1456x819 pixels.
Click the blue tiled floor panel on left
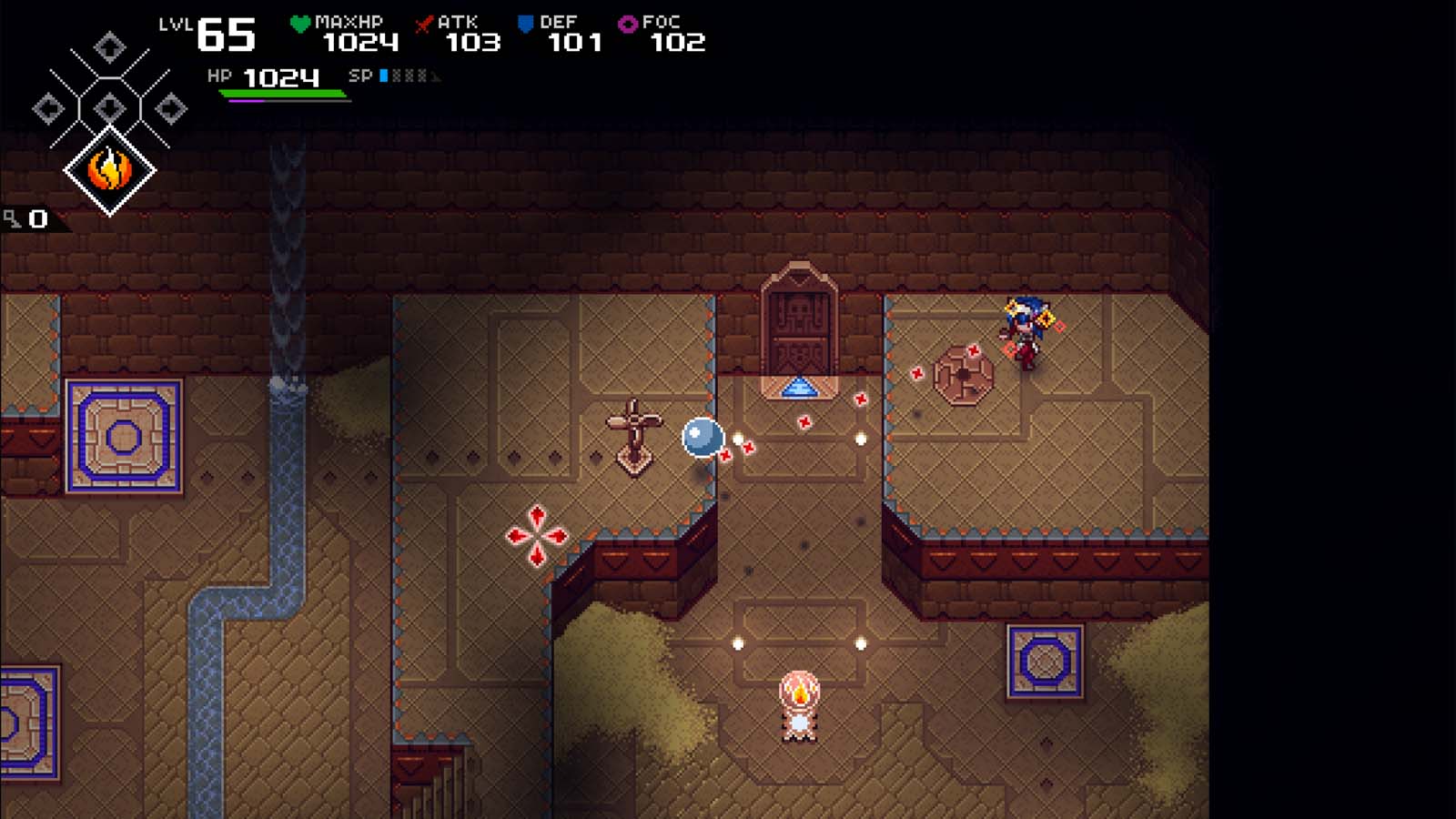(121, 437)
